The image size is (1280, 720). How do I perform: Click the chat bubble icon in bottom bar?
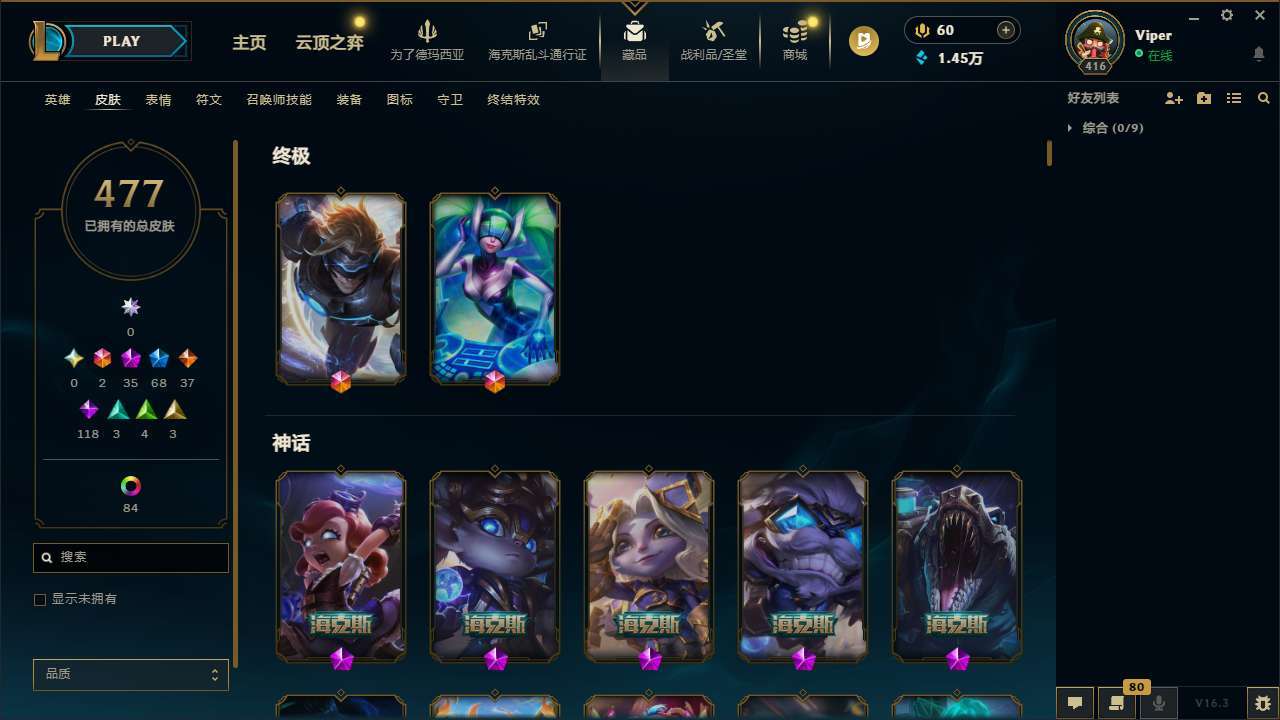(1074, 703)
